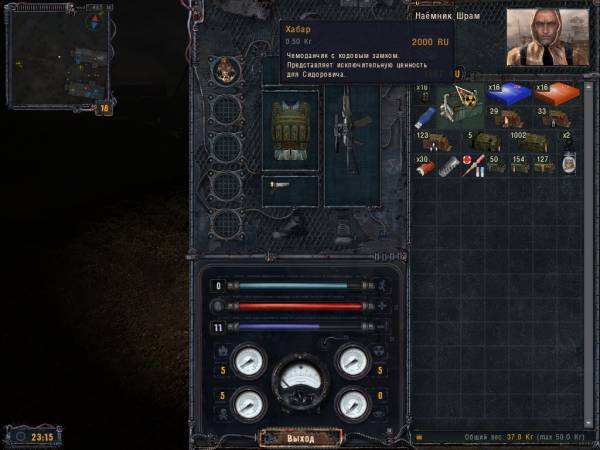Click the Выход exit button
600x450 pixels.
coord(300,438)
